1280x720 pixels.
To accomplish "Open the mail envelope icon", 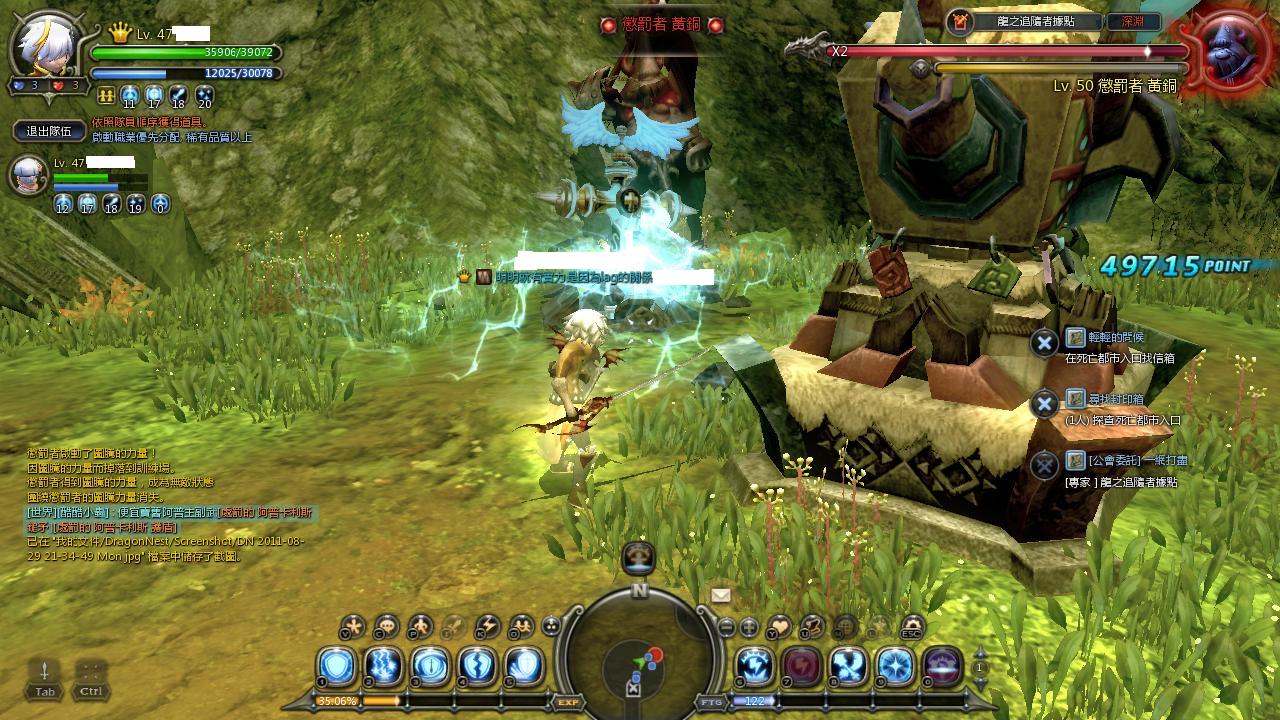I will click(721, 595).
